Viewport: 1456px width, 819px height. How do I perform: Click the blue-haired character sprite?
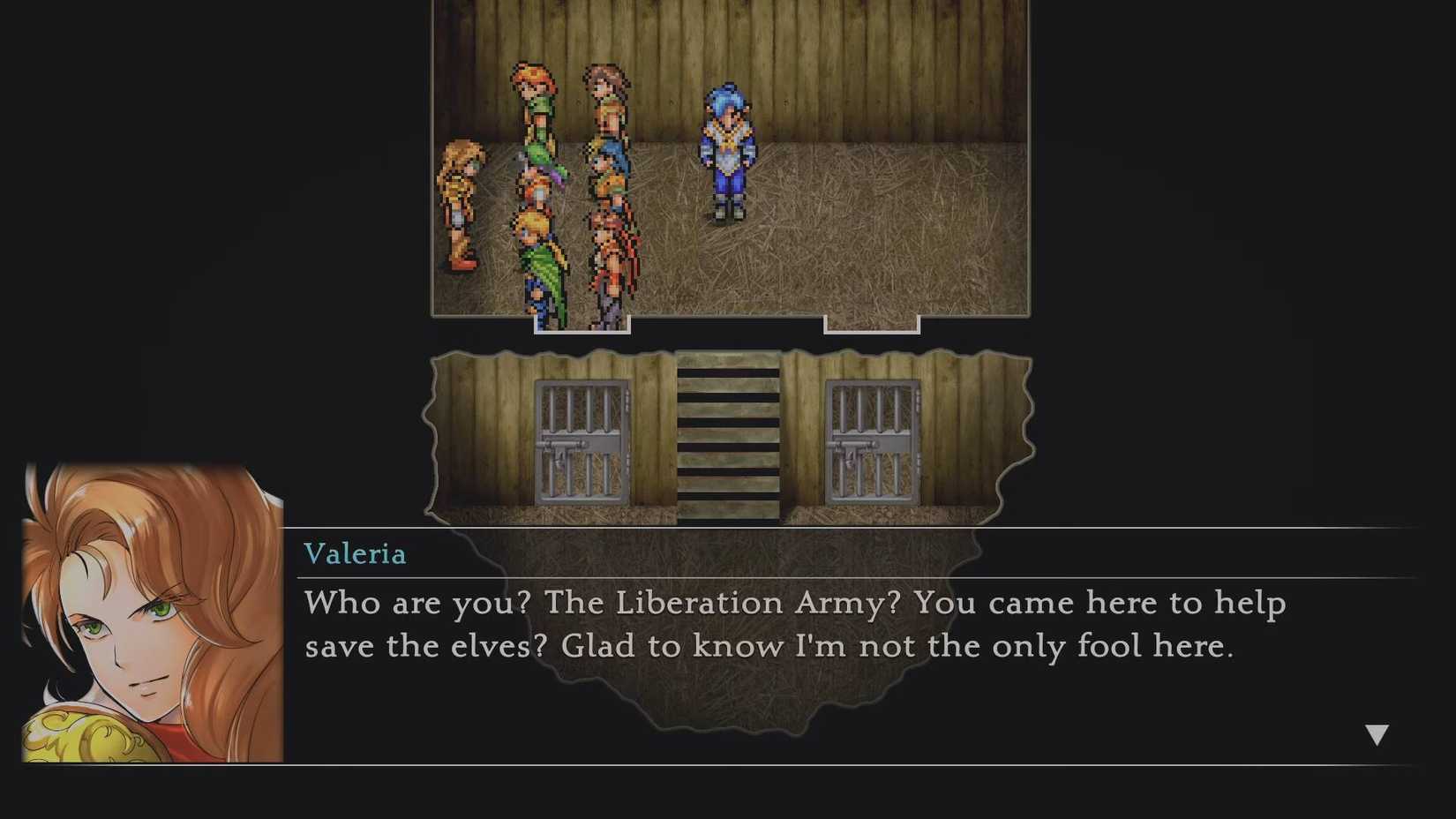click(728, 144)
